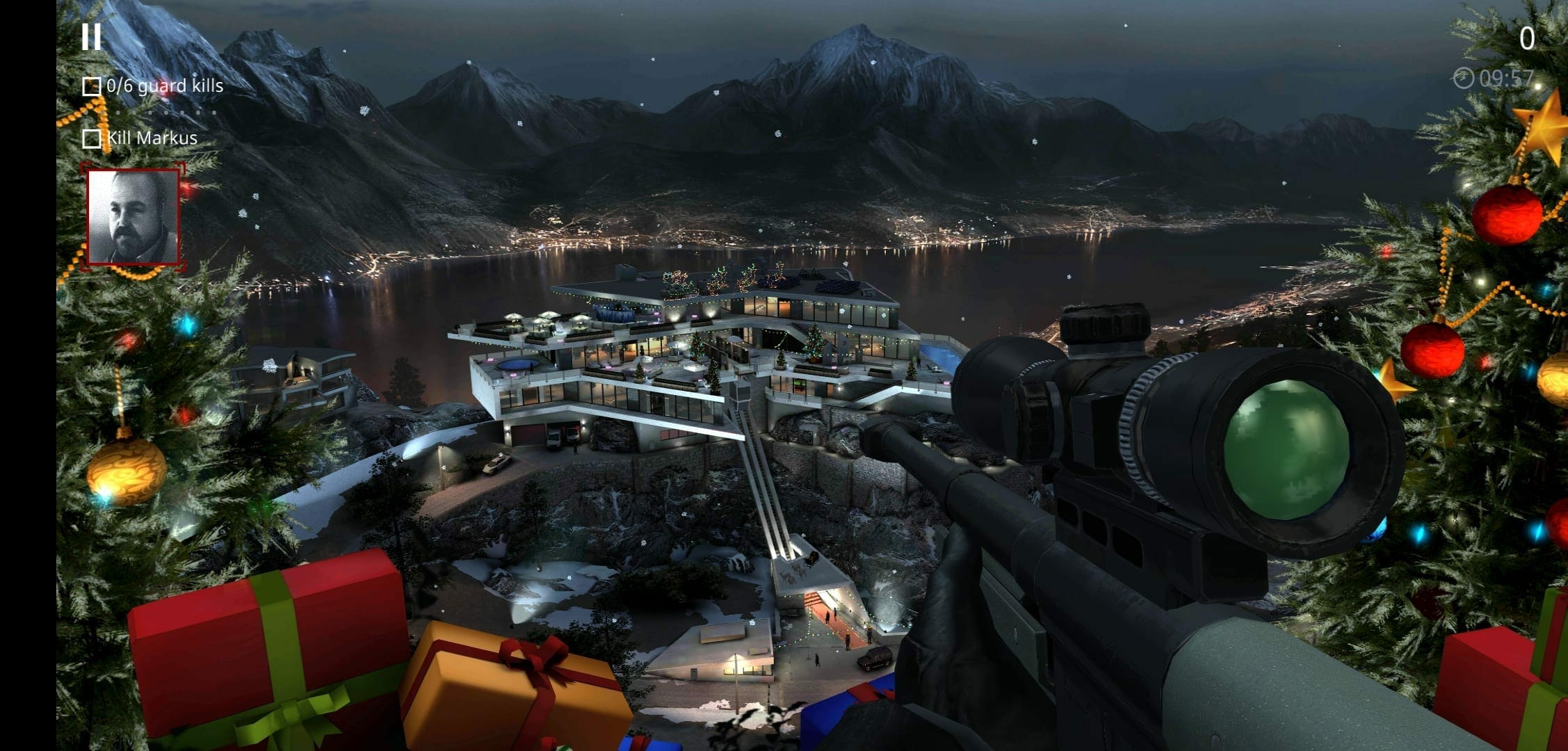Select the Kill Markus objective
The height and width of the screenshot is (751, 1568).
[x=140, y=138]
